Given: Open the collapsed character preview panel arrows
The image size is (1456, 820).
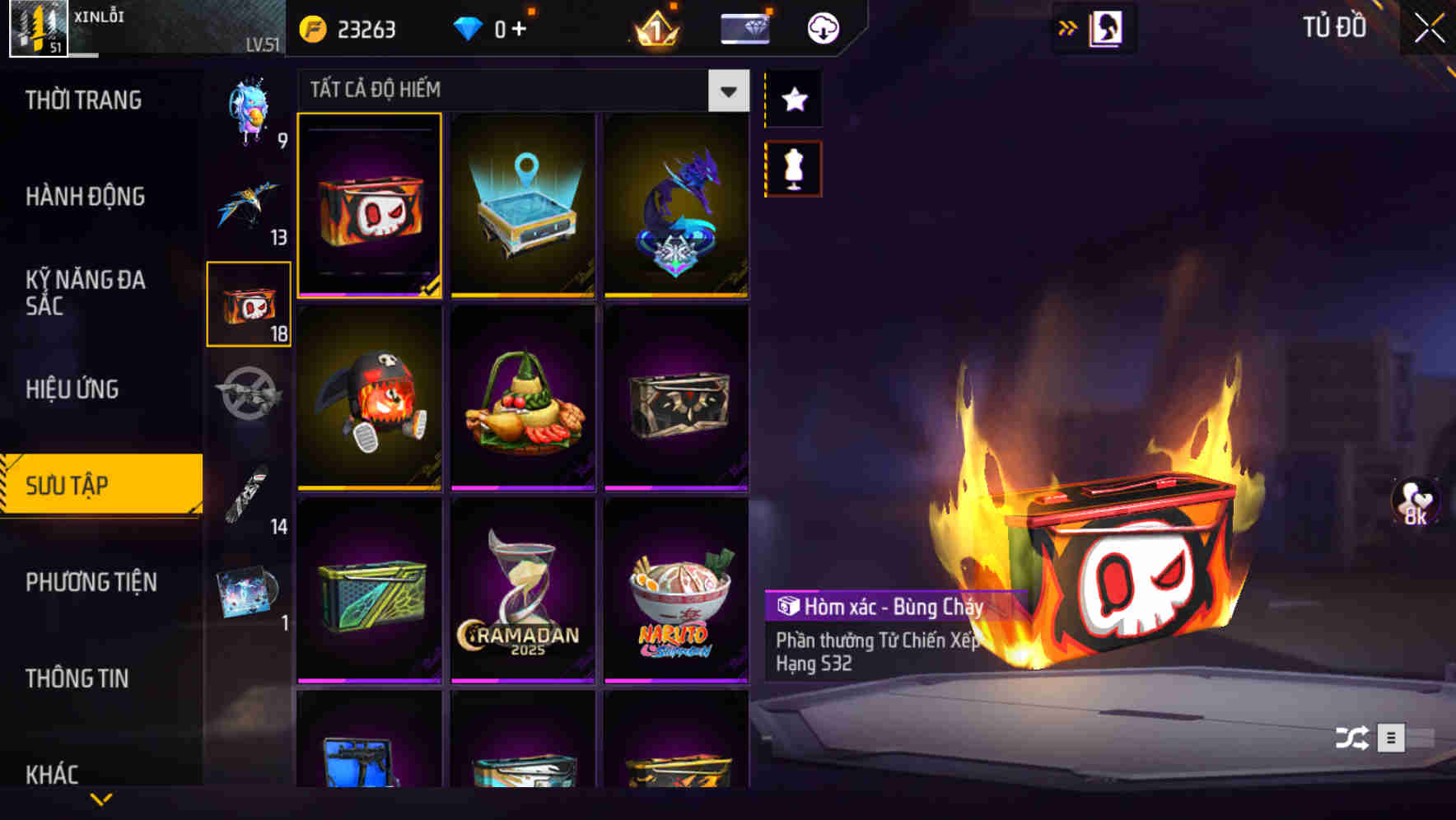Looking at the screenshot, I should tap(1068, 27).
